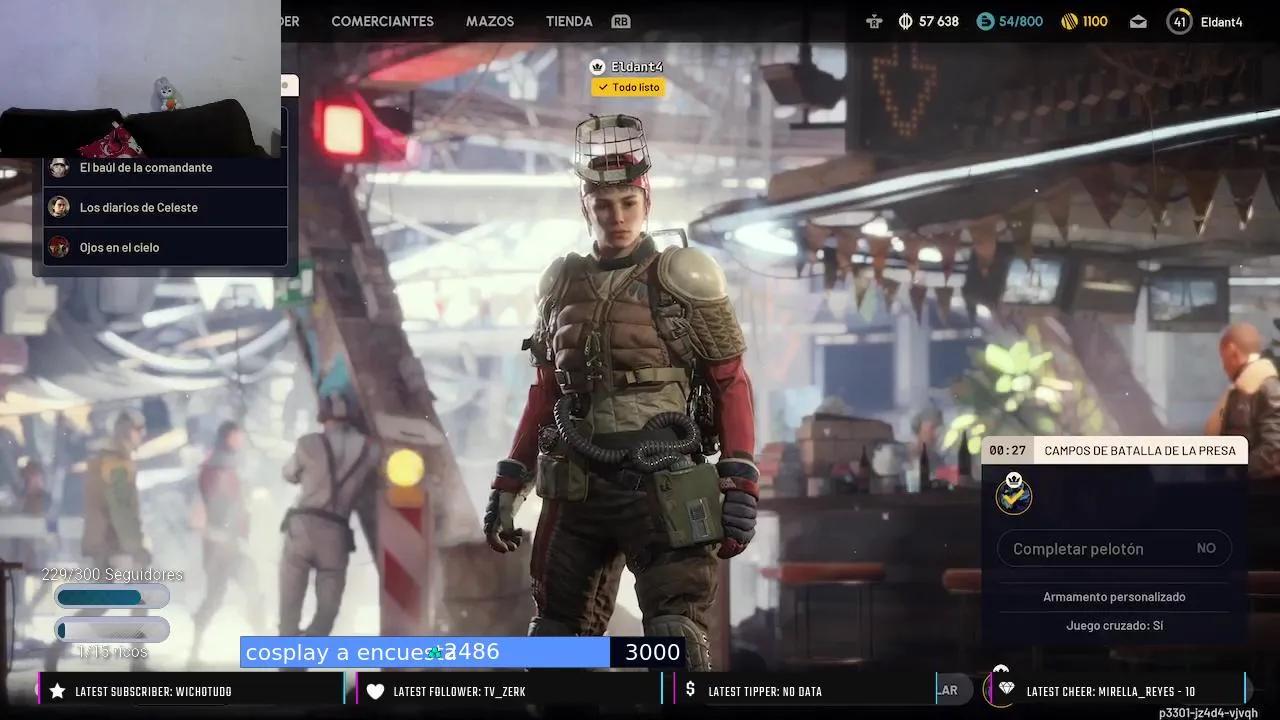Image resolution: width=1280 pixels, height=720 pixels.
Task: Open Armamento personalizado
Action: (x=1113, y=597)
